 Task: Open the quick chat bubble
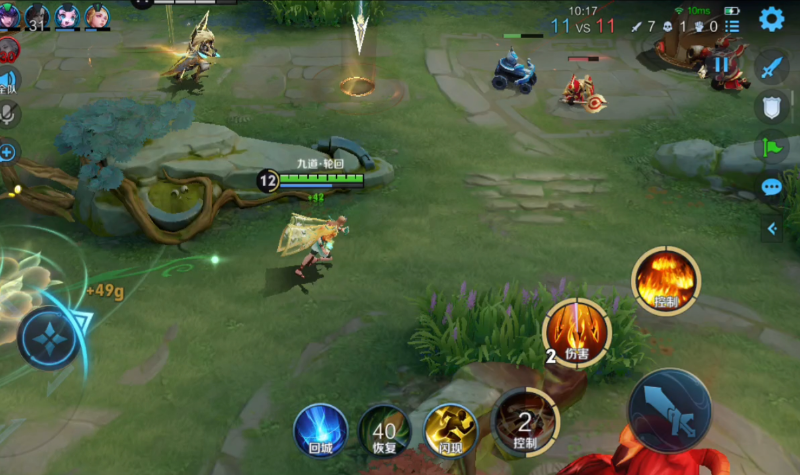771,187
